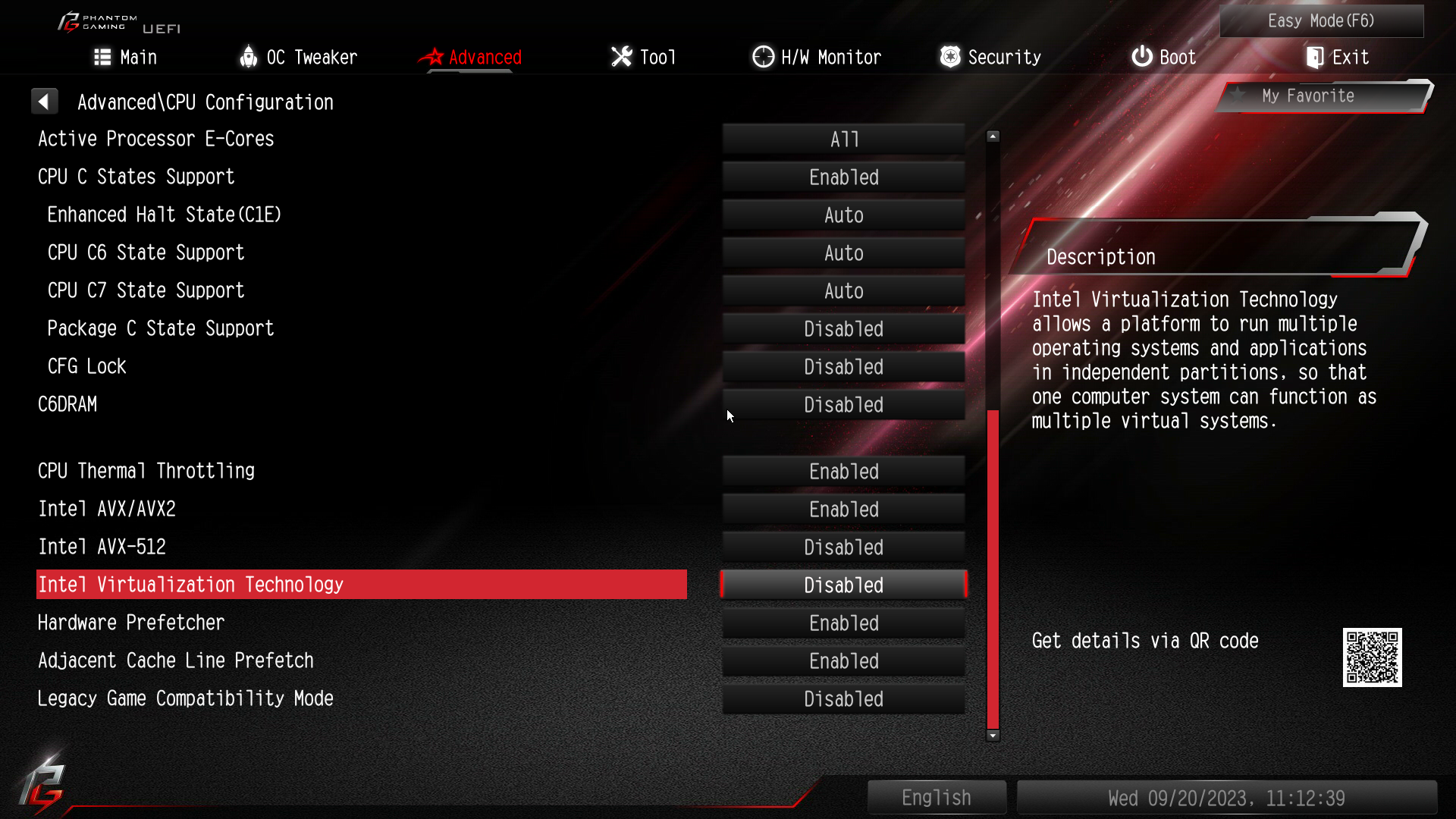Disable CPU Thermal Throttling
Viewport: 1456px width, 819px height.
[843, 471]
